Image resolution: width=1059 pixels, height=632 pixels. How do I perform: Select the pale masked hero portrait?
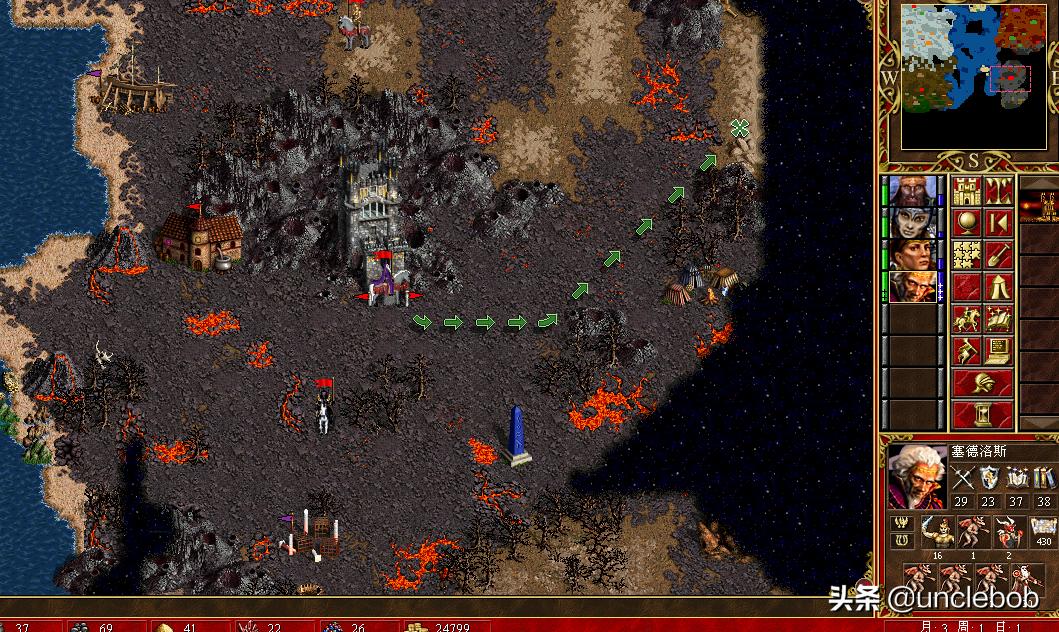pyautogui.click(x=914, y=223)
